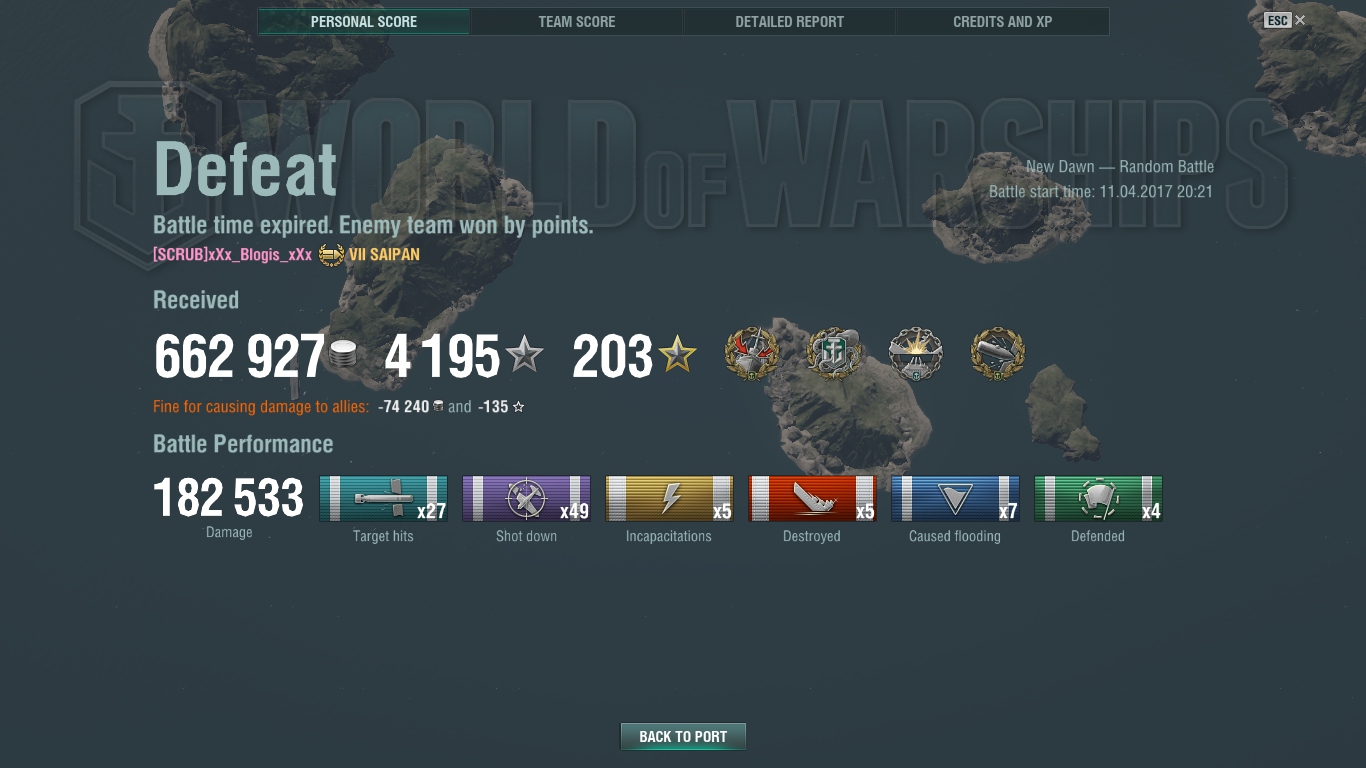Open the Team Score tab
The height and width of the screenshot is (768, 1366).
coord(577,21)
